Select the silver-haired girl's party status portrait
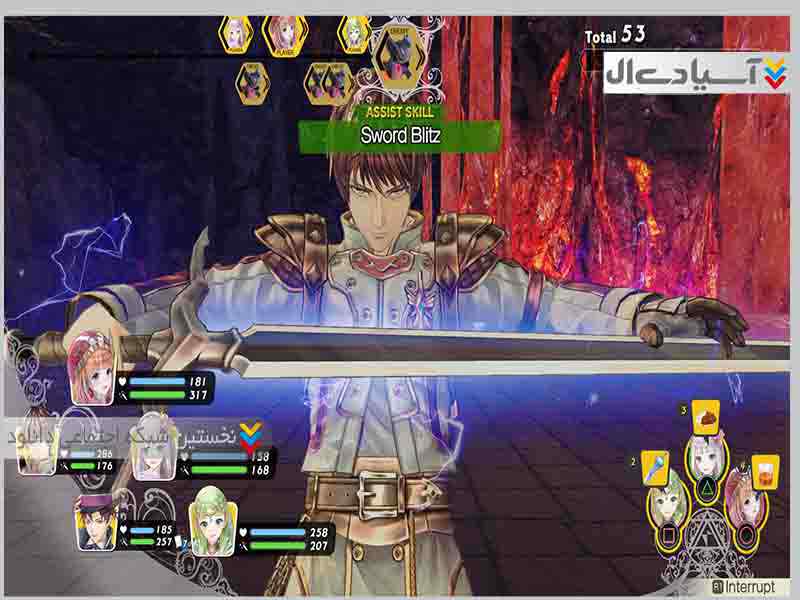 pos(153,455)
